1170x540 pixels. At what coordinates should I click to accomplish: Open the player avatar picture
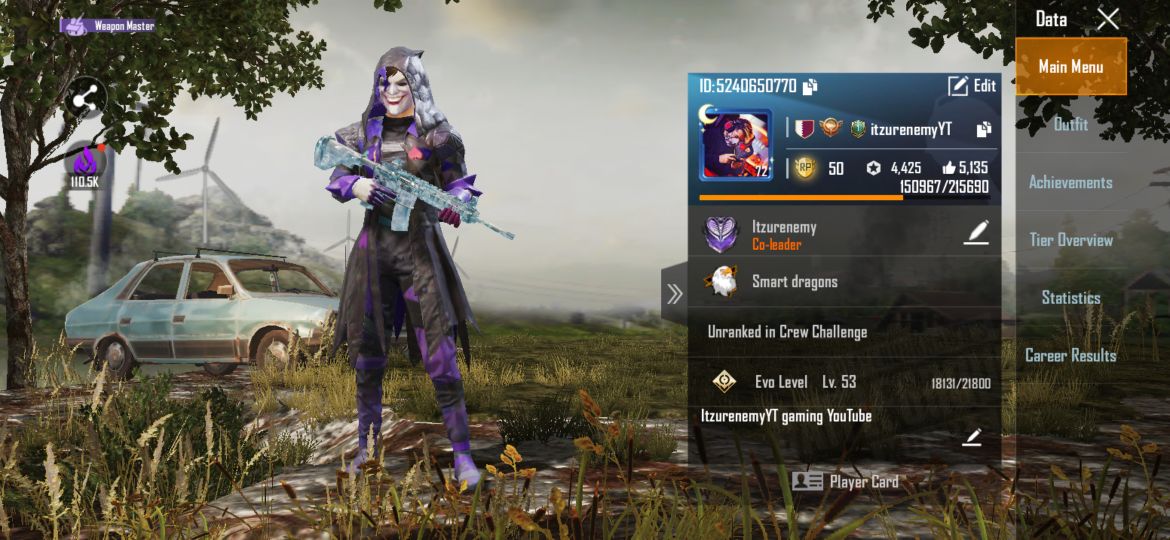pos(735,145)
